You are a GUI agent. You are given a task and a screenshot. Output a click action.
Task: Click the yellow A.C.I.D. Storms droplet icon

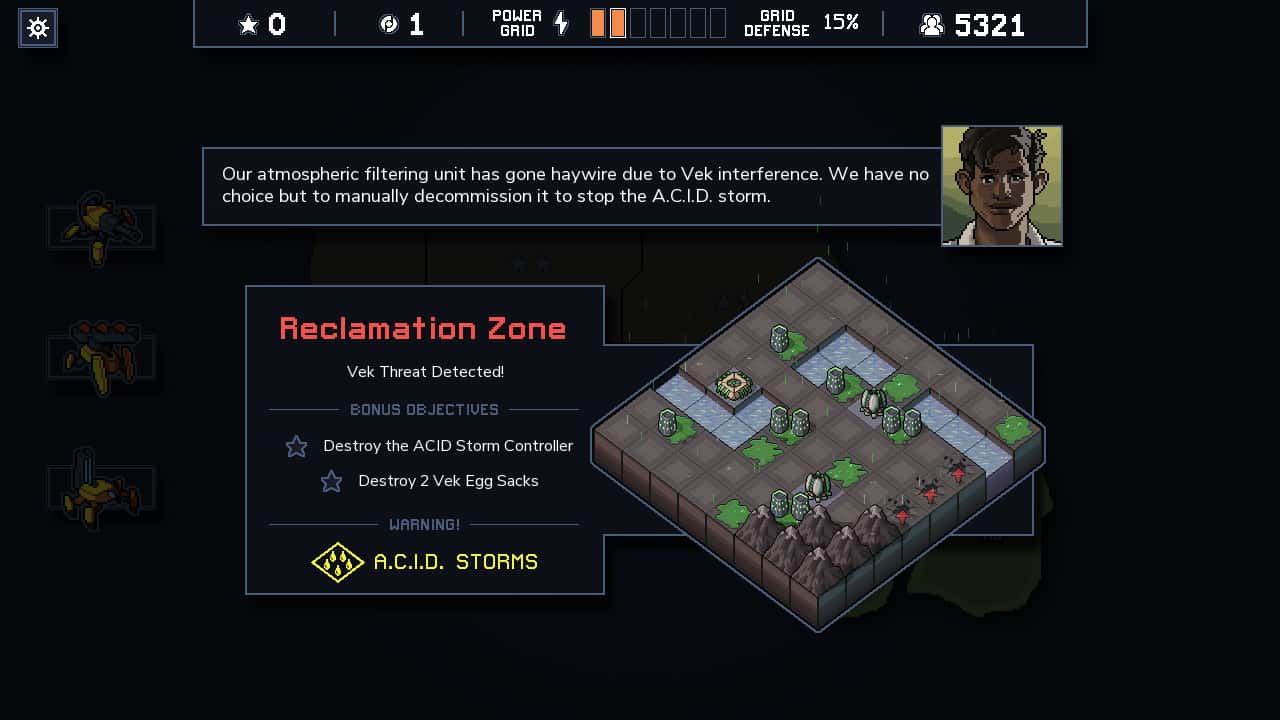(x=338, y=562)
